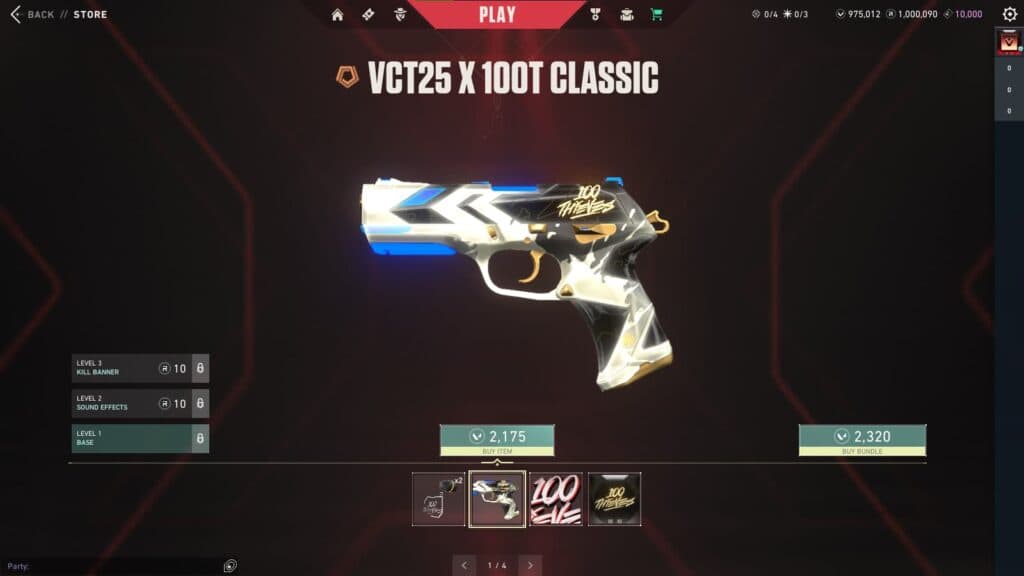Image resolution: width=1024 pixels, height=576 pixels.
Task: Select the Classic pistol thumbnail
Action: coord(497,499)
